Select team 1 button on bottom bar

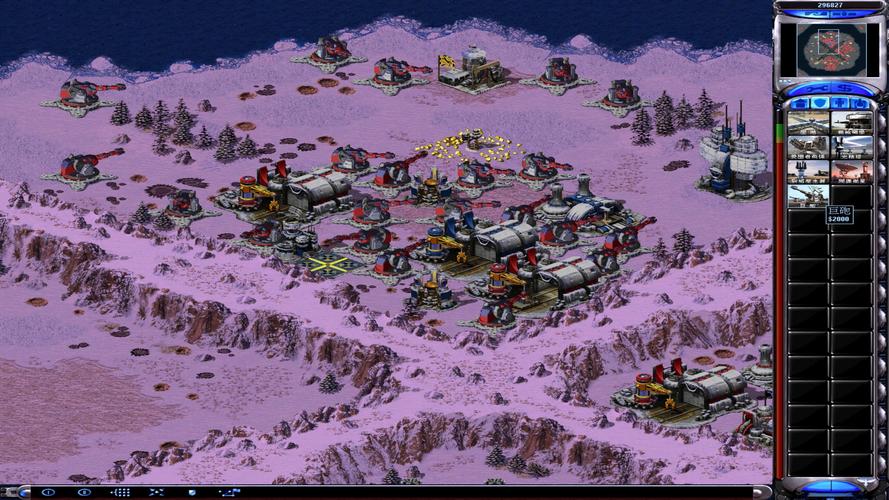pyautogui.click(x=49, y=493)
